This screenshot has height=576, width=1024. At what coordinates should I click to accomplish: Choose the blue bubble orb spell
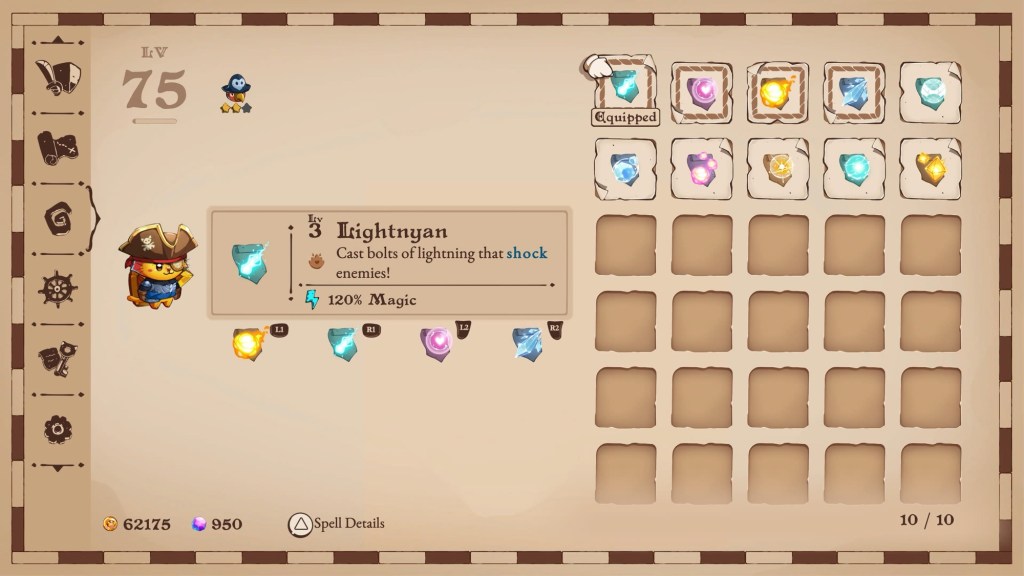click(625, 168)
